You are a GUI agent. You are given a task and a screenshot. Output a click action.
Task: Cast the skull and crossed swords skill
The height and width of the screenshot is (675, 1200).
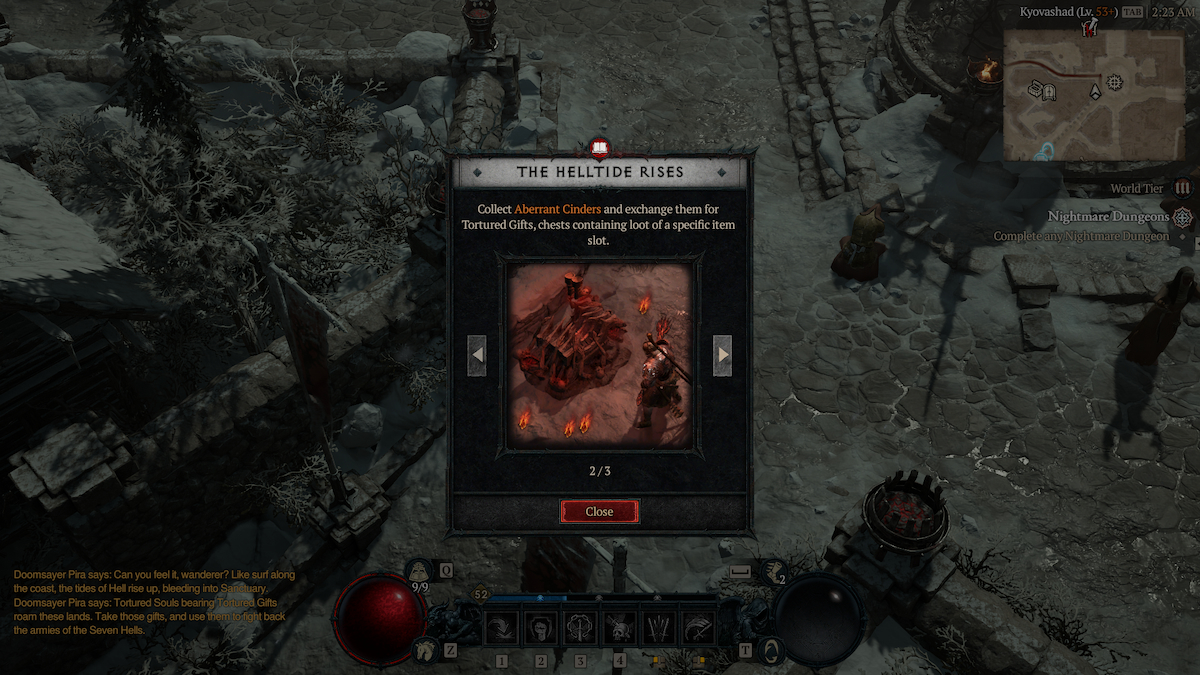tap(619, 628)
